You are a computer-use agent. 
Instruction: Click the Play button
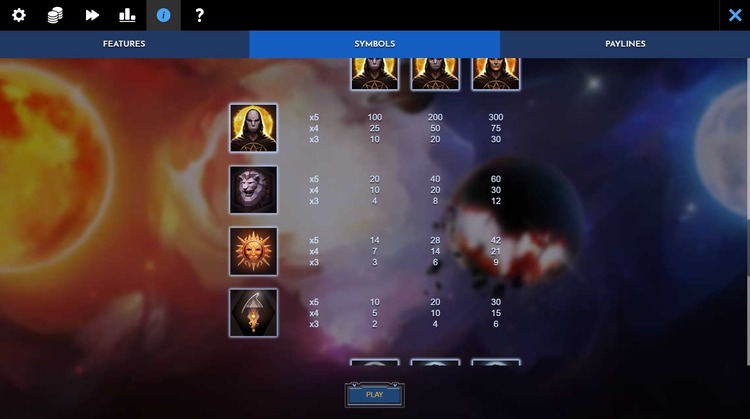tap(374, 395)
